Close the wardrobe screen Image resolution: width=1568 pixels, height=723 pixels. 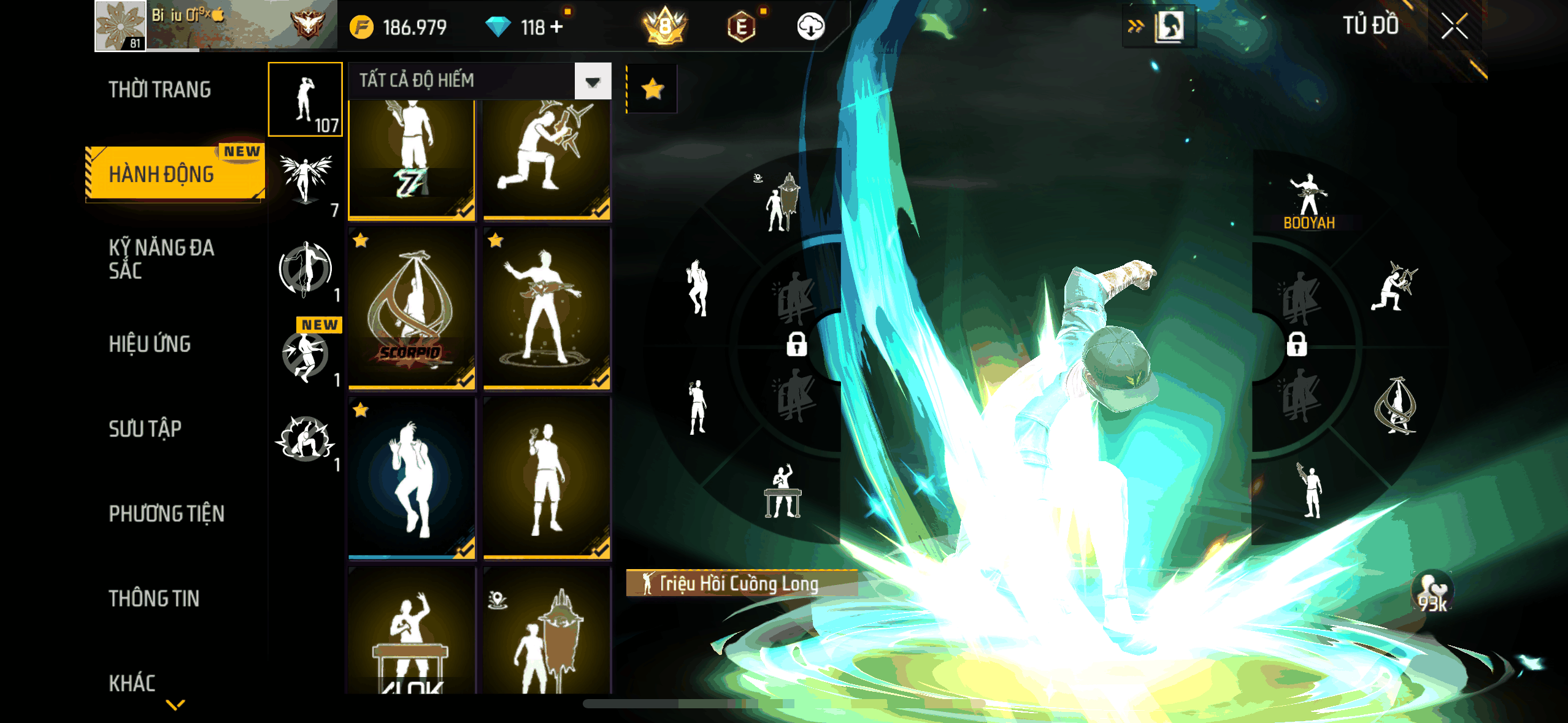click(x=1453, y=27)
